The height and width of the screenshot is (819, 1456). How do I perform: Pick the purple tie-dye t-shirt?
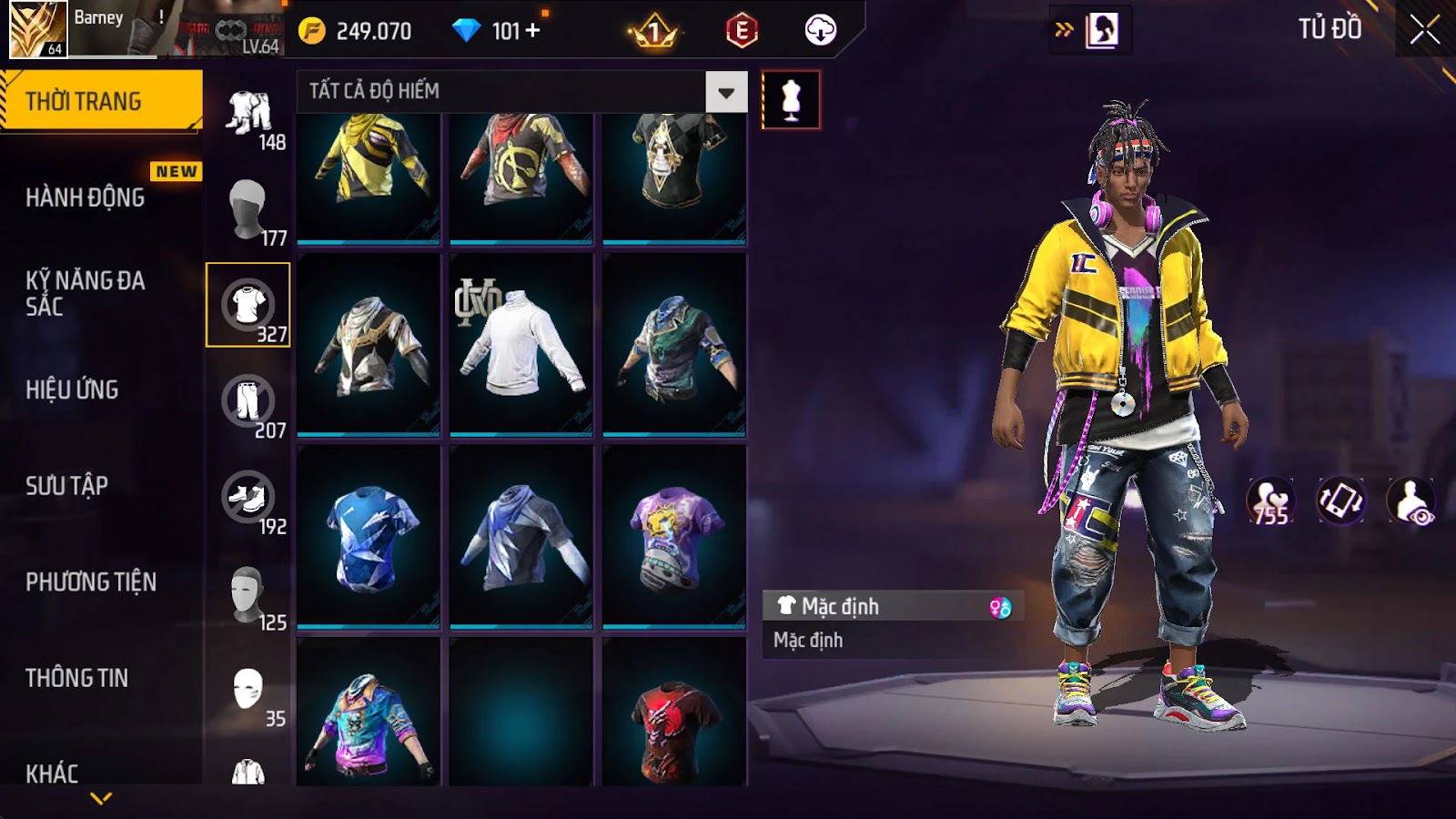coord(674,536)
